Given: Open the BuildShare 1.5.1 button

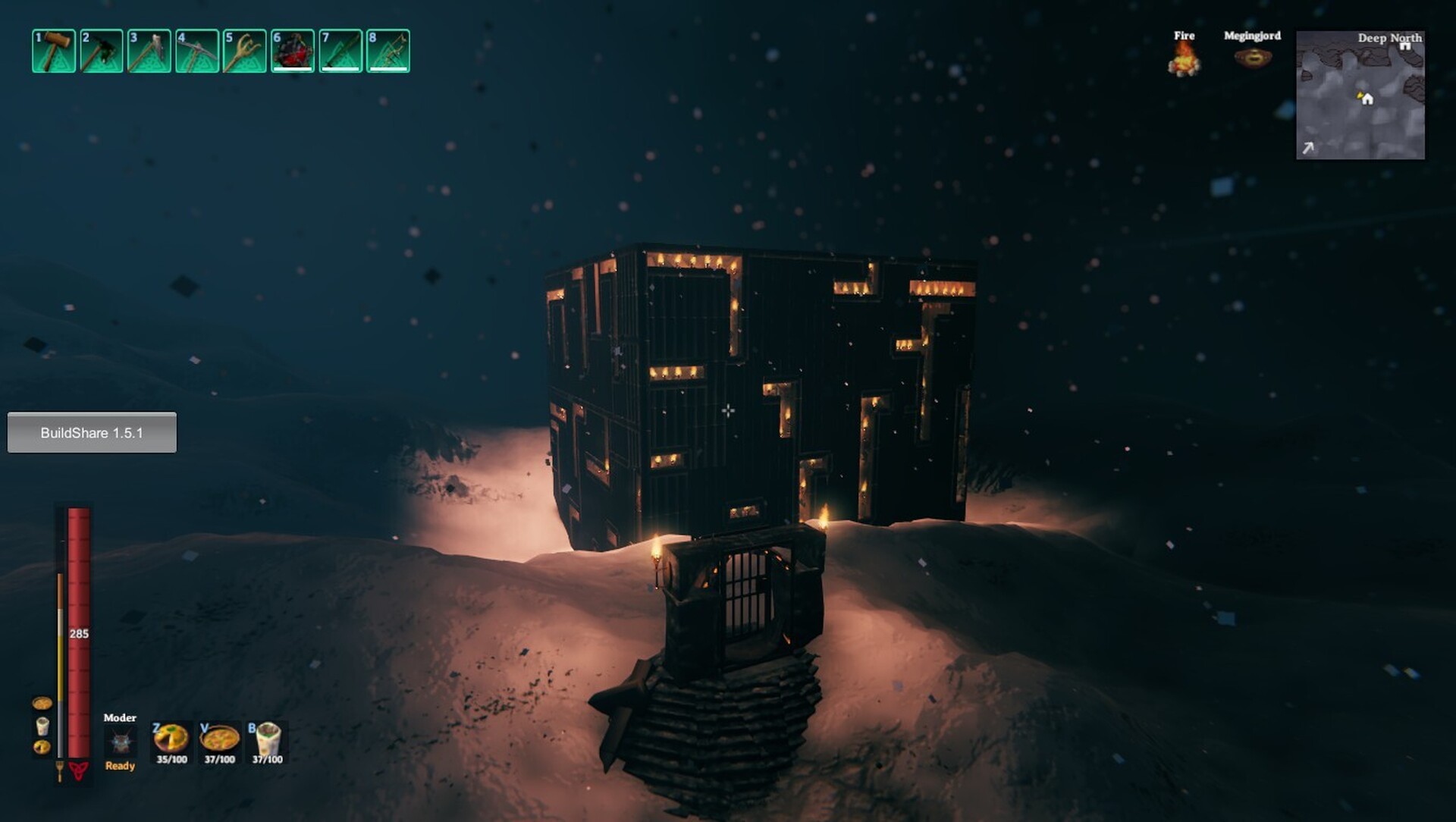Looking at the screenshot, I should (x=92, y=433).
